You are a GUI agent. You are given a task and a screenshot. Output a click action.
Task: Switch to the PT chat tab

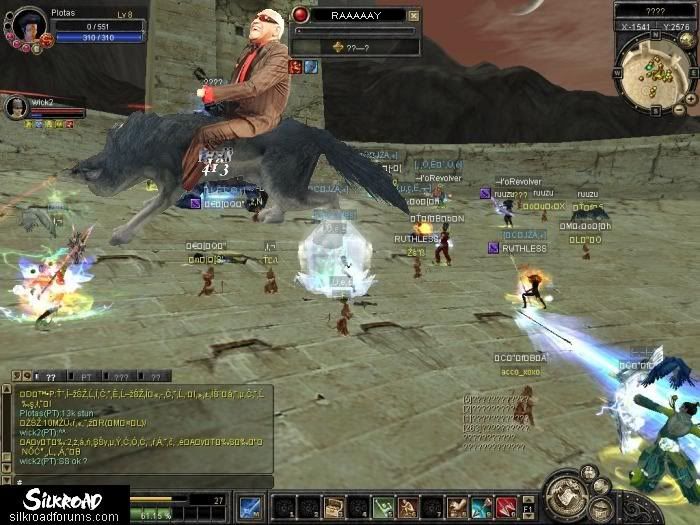(x=85, y=376)
